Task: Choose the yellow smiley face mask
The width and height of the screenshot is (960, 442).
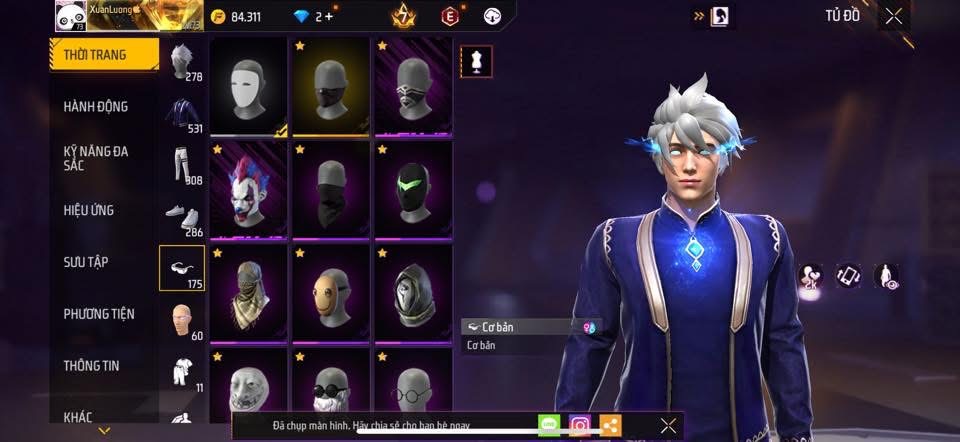Action: click(331, 293)
